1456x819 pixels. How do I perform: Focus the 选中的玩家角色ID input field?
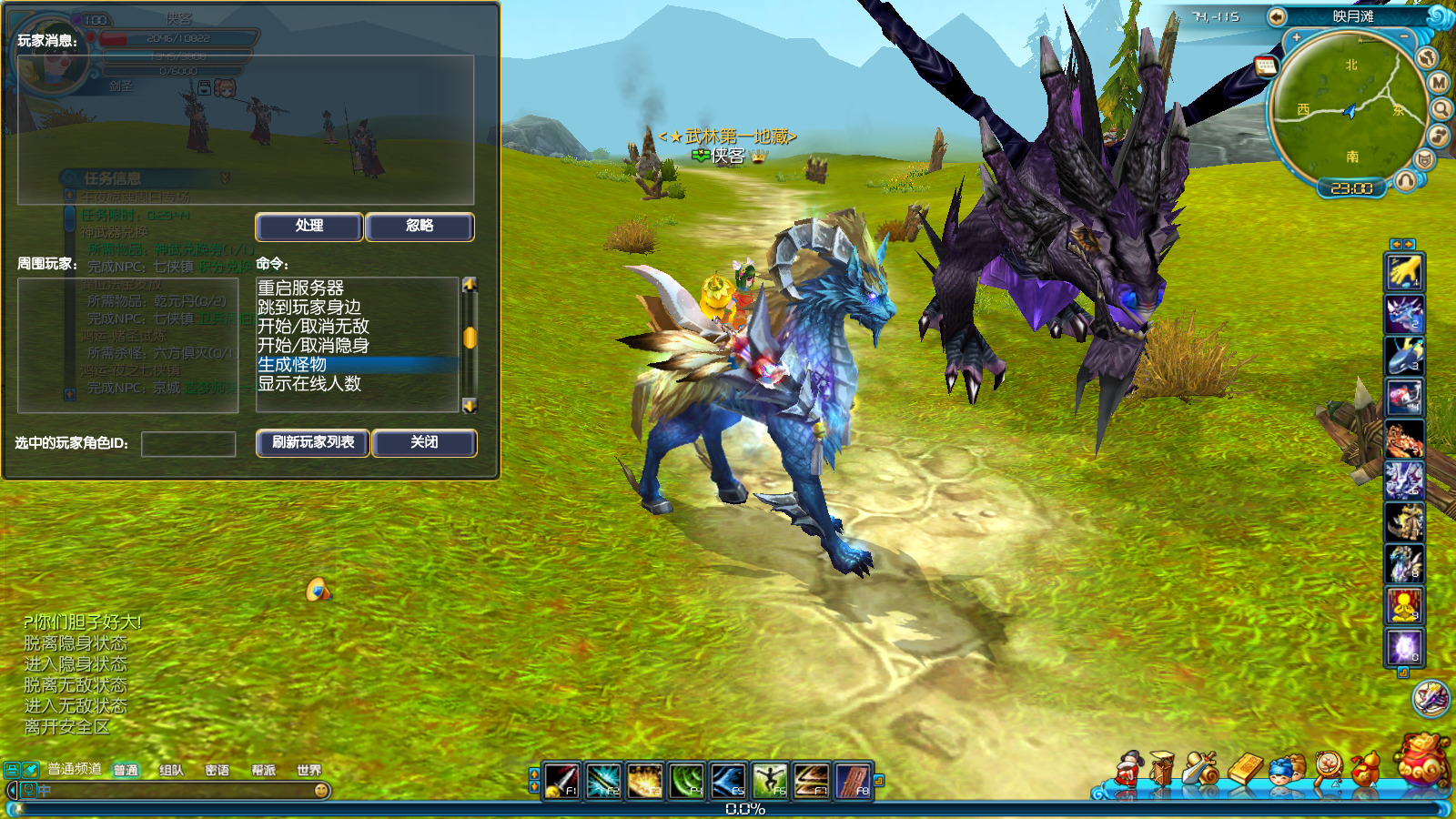click(x=188, y=444)
